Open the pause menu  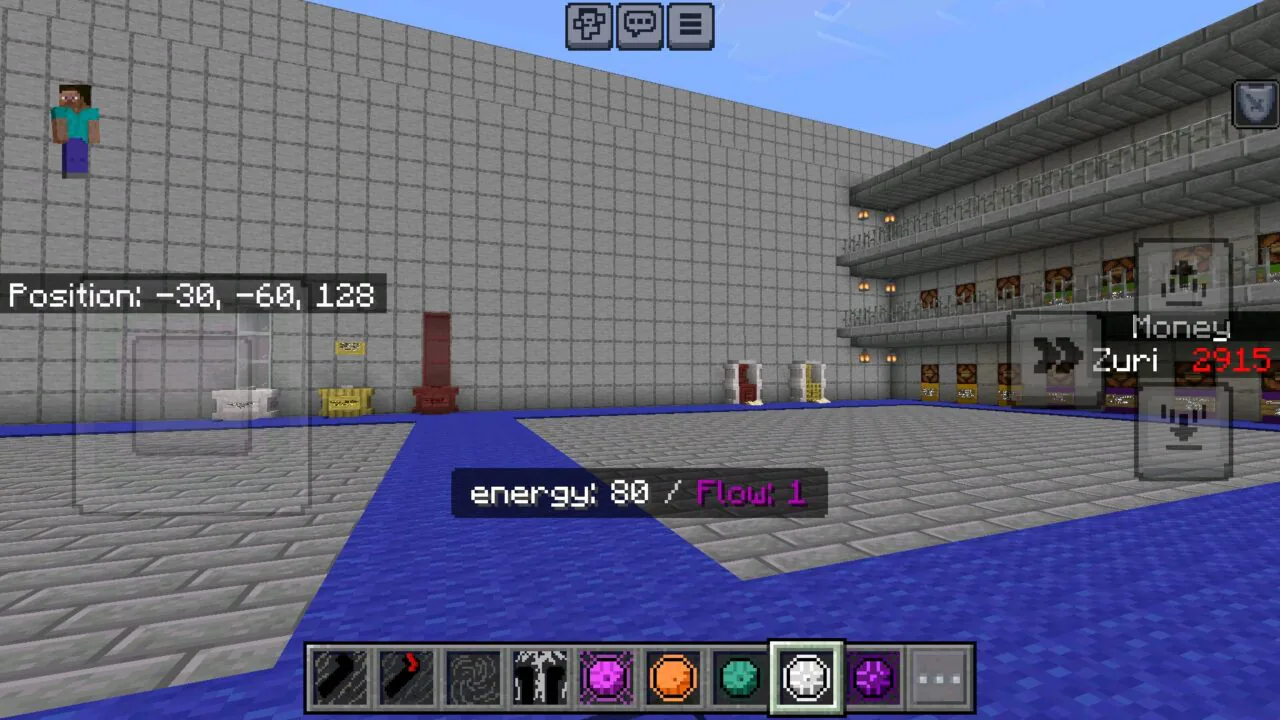coord(690,25)
